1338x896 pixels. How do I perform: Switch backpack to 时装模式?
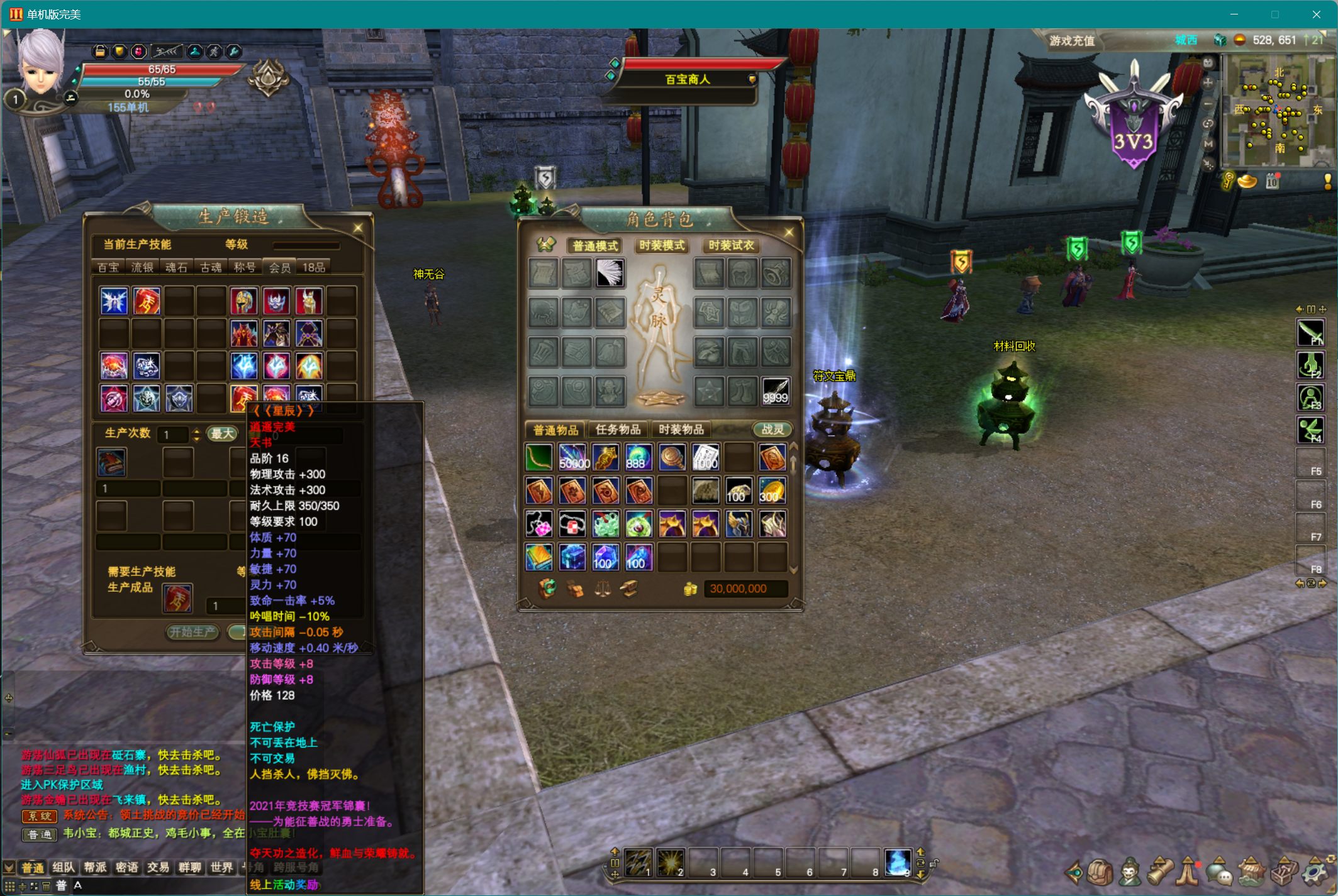click(x=662, y=245)
